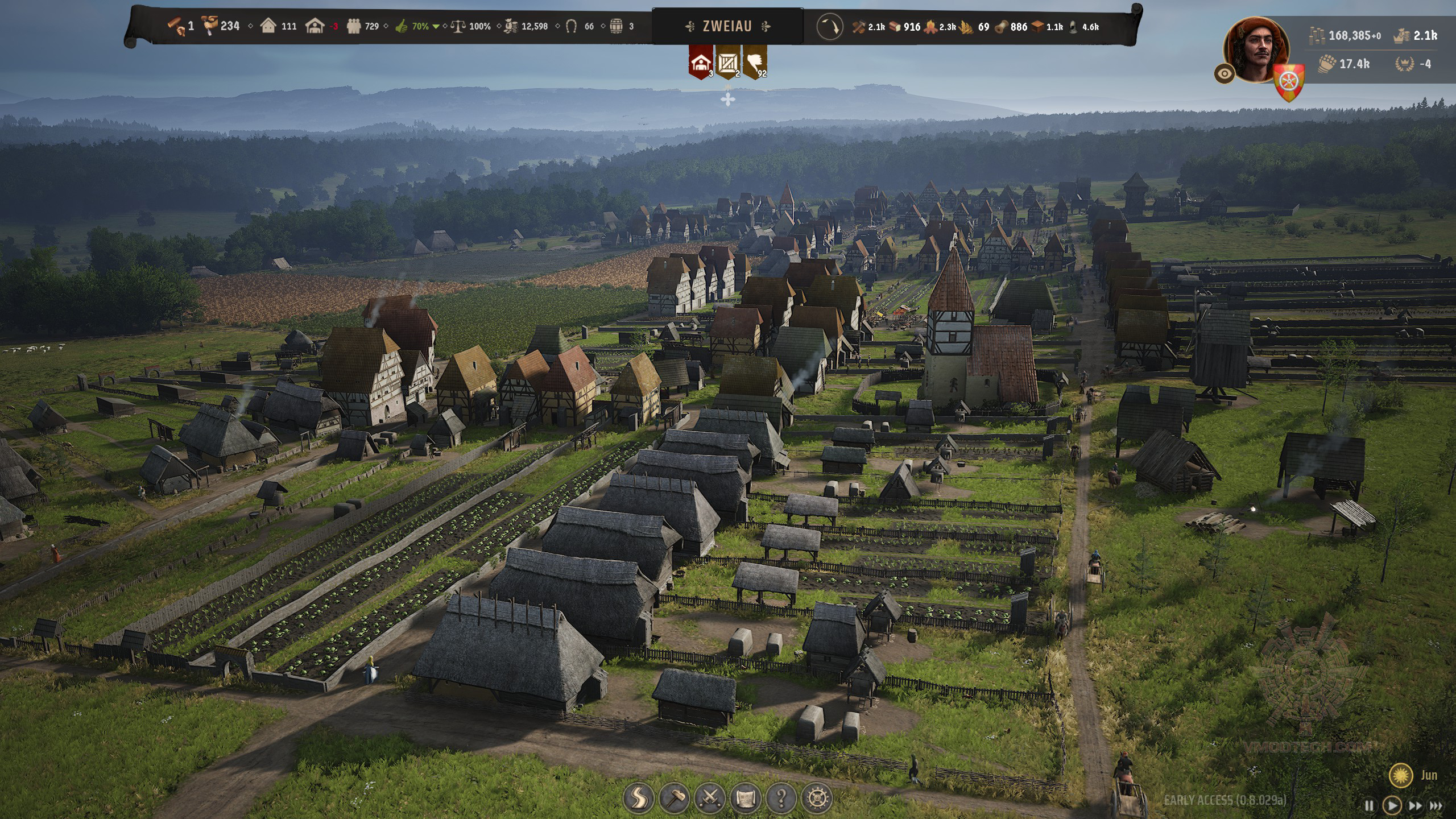Set game to normal play speed

[x=1392, y=805]
